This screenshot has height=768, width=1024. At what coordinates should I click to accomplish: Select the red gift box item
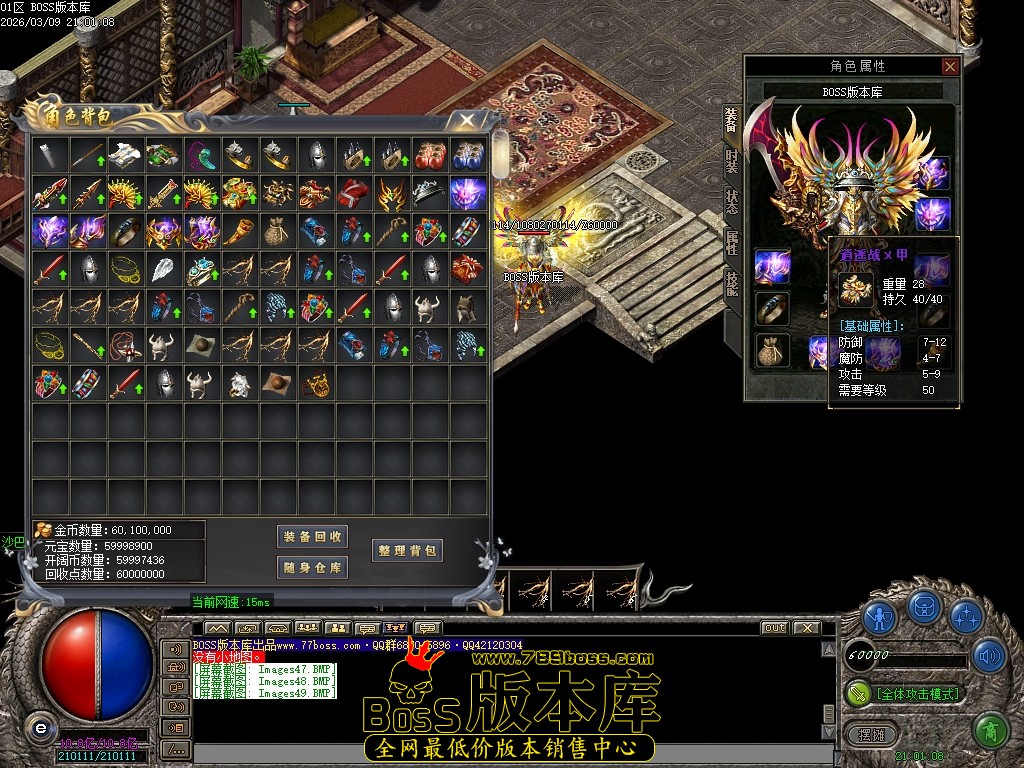point(468,269)
